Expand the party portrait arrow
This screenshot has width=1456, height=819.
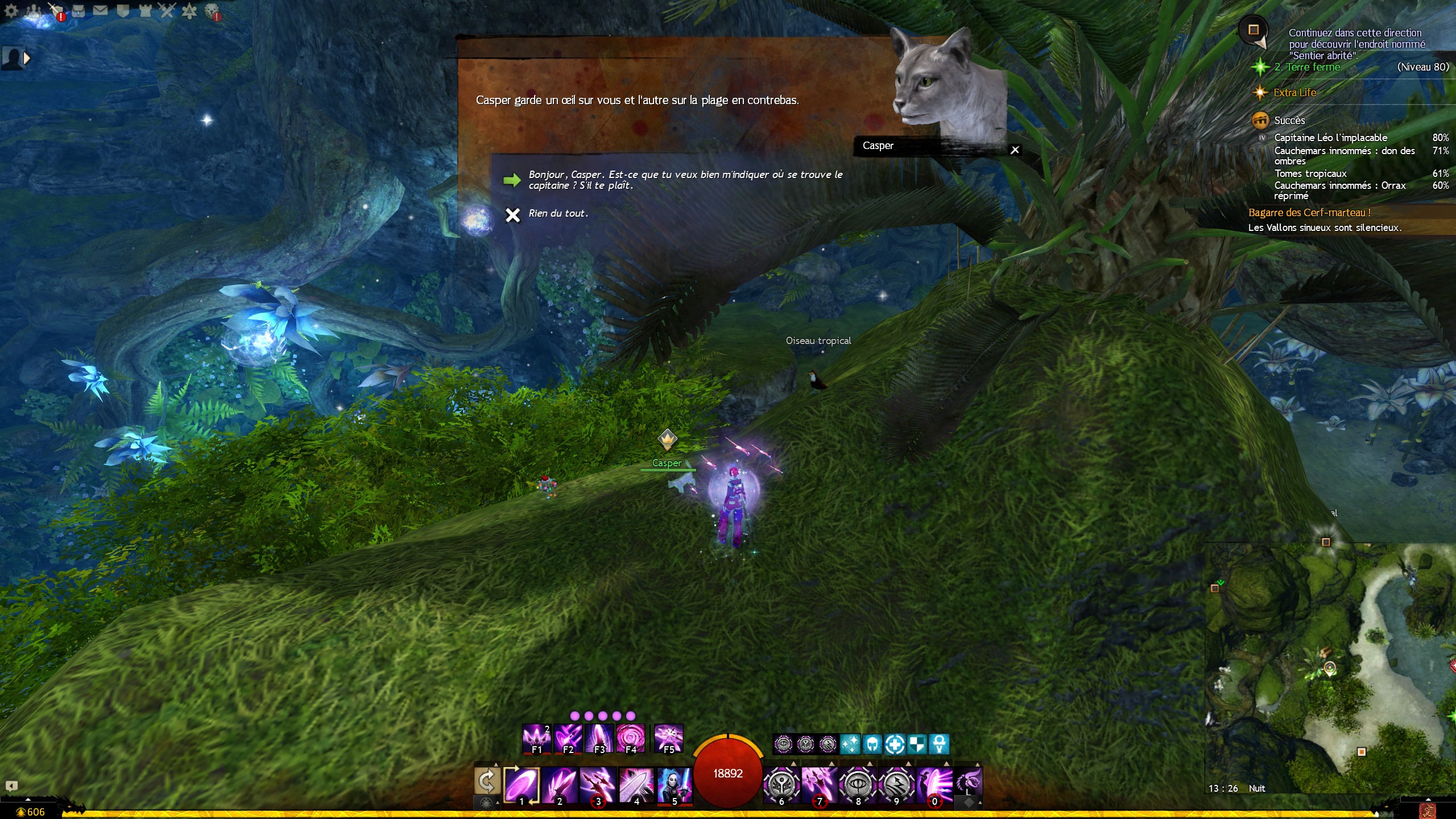(26, 57)
